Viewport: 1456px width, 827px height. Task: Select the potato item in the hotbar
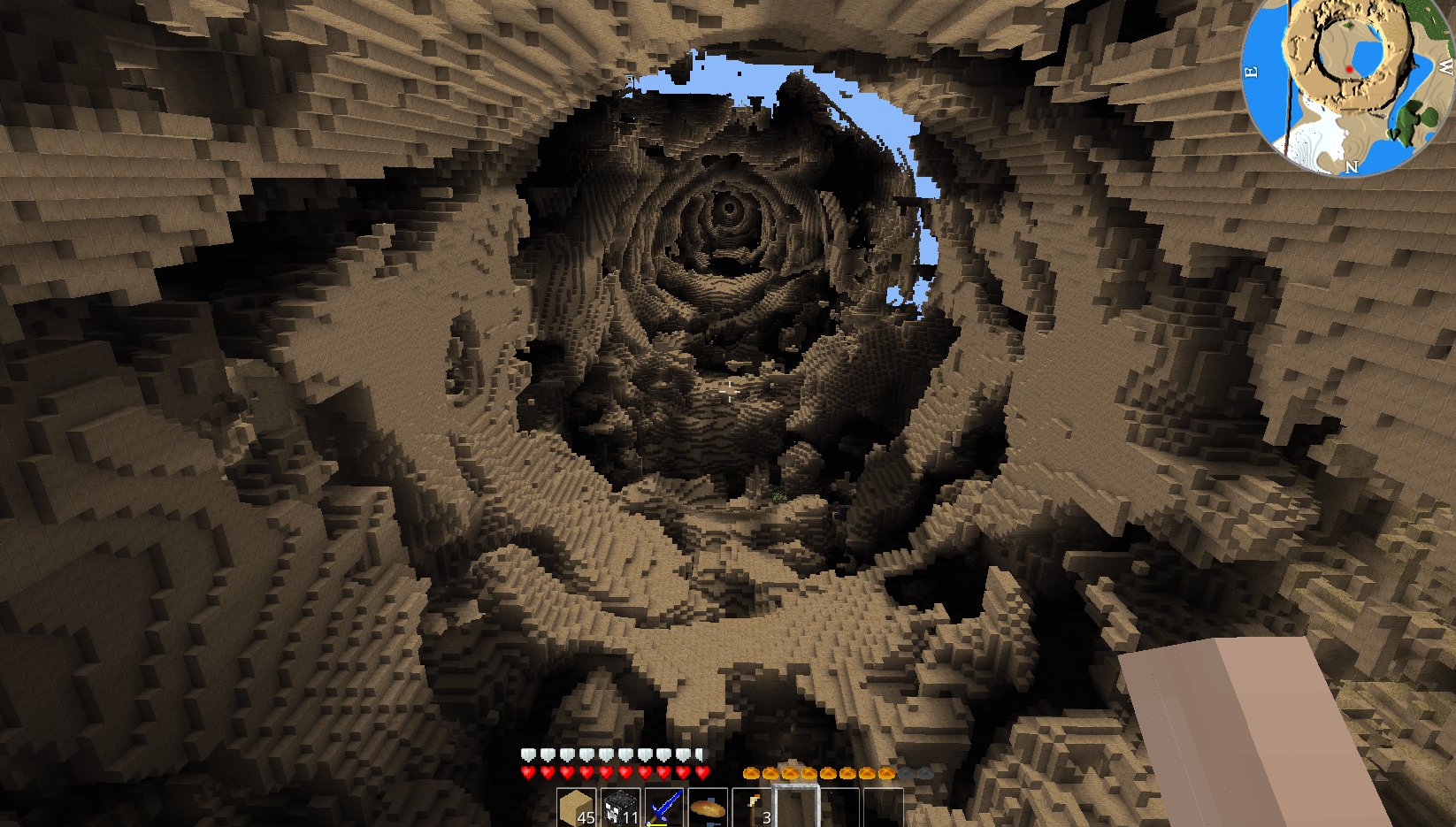coord(708,807)
